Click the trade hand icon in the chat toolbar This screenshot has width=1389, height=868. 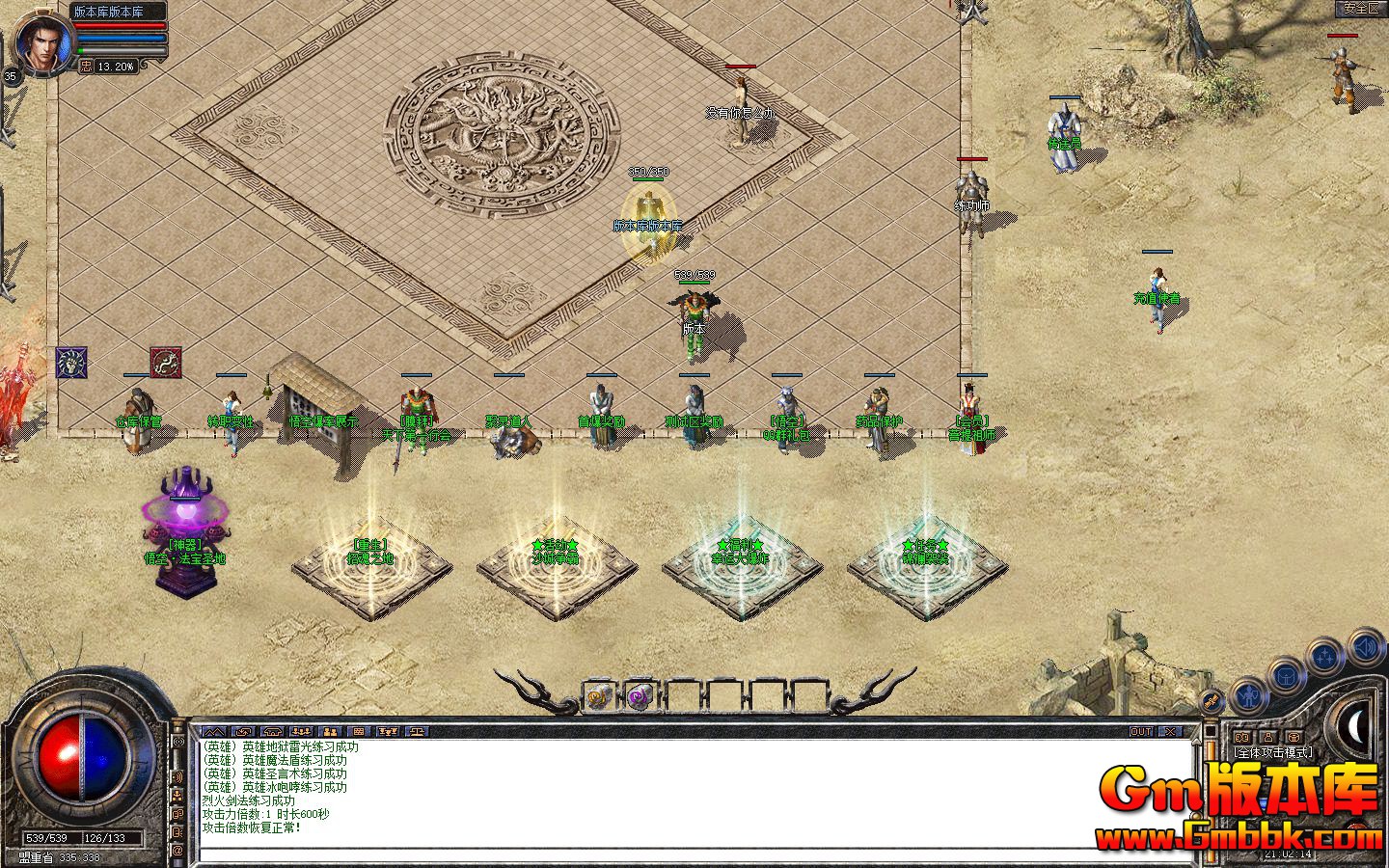(243, 731)
